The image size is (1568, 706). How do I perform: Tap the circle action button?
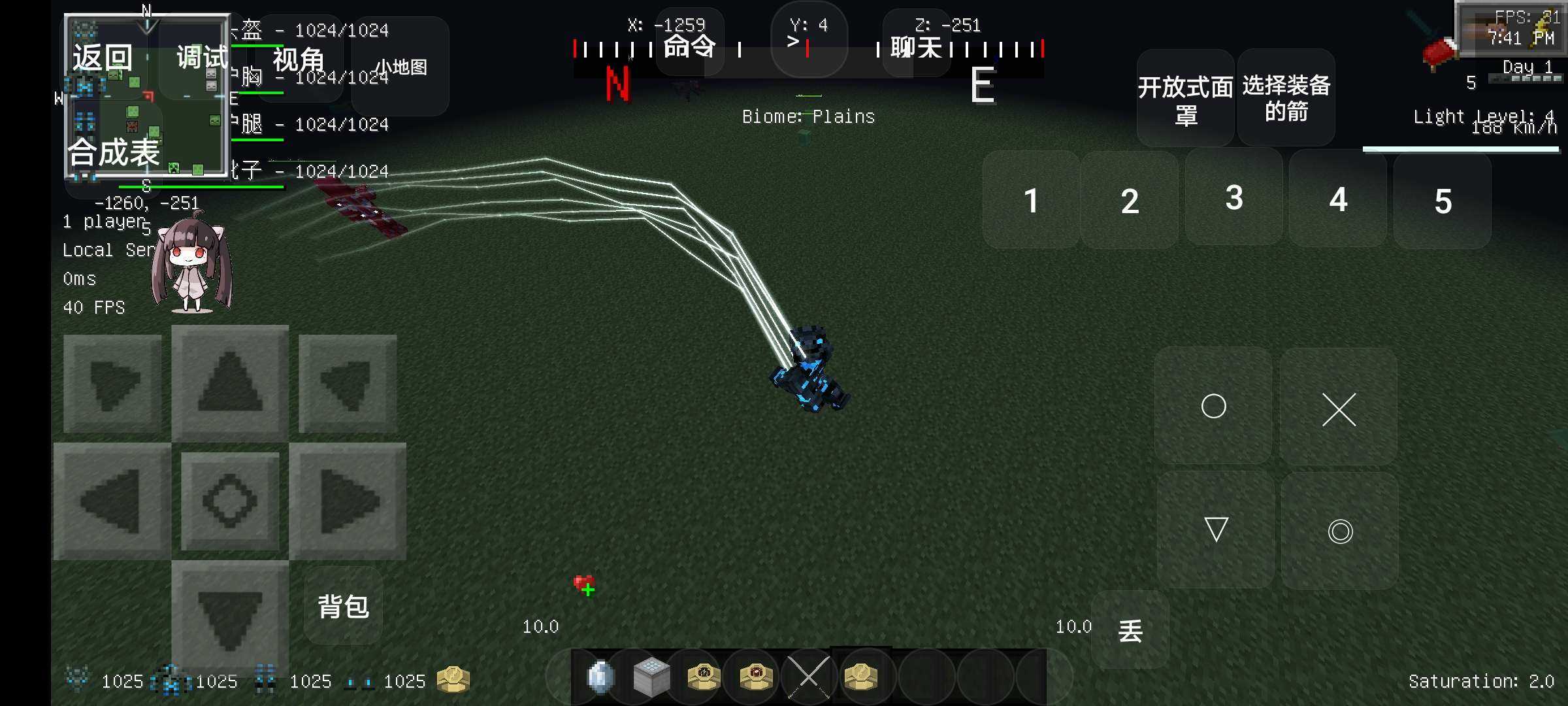1213,406
